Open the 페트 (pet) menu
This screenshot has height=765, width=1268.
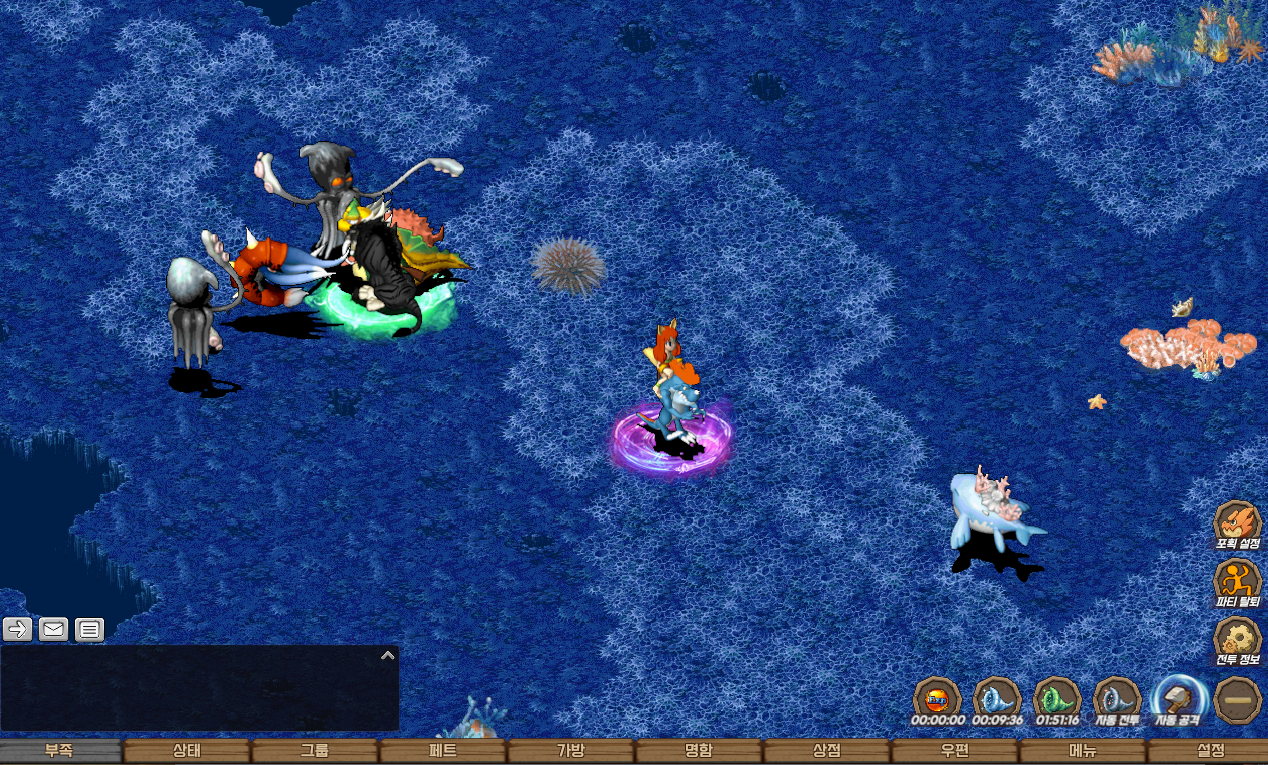click(443, 751)
